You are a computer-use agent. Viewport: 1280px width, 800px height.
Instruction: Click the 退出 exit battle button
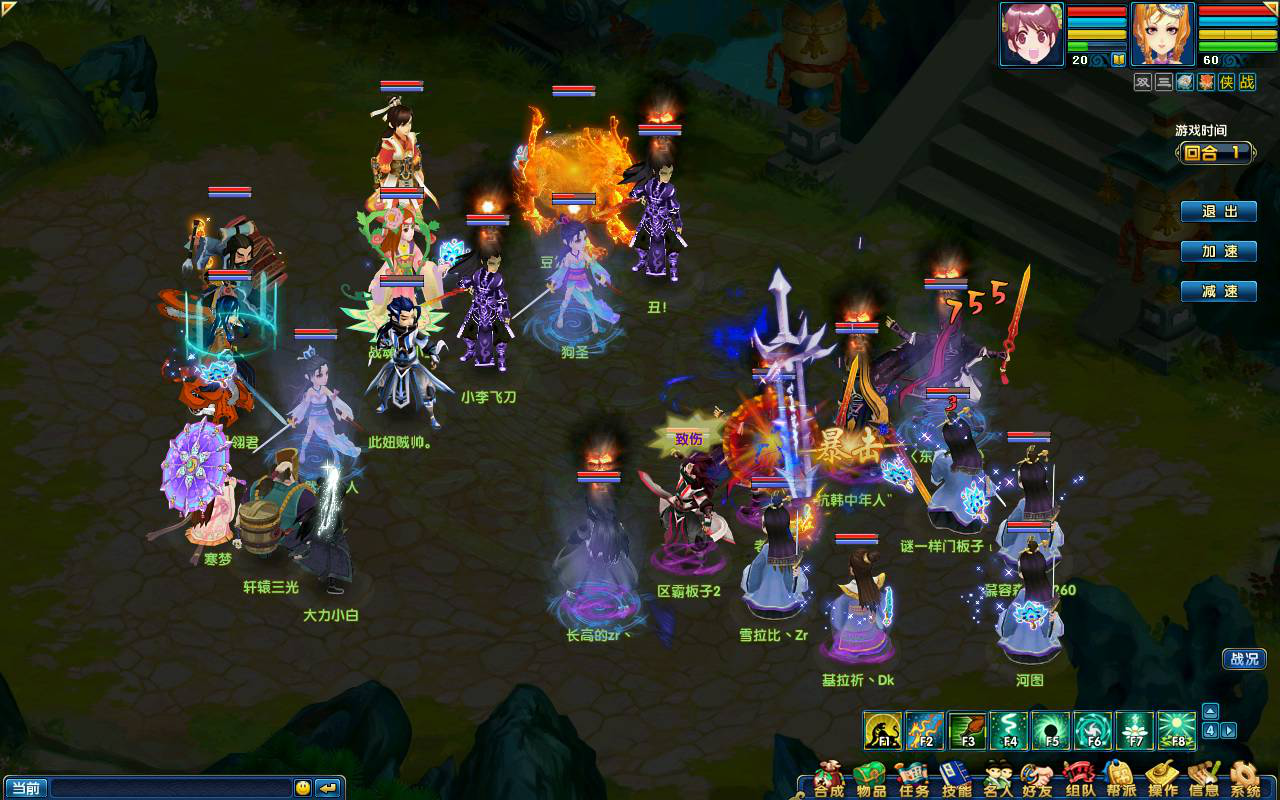[1218, 212]
